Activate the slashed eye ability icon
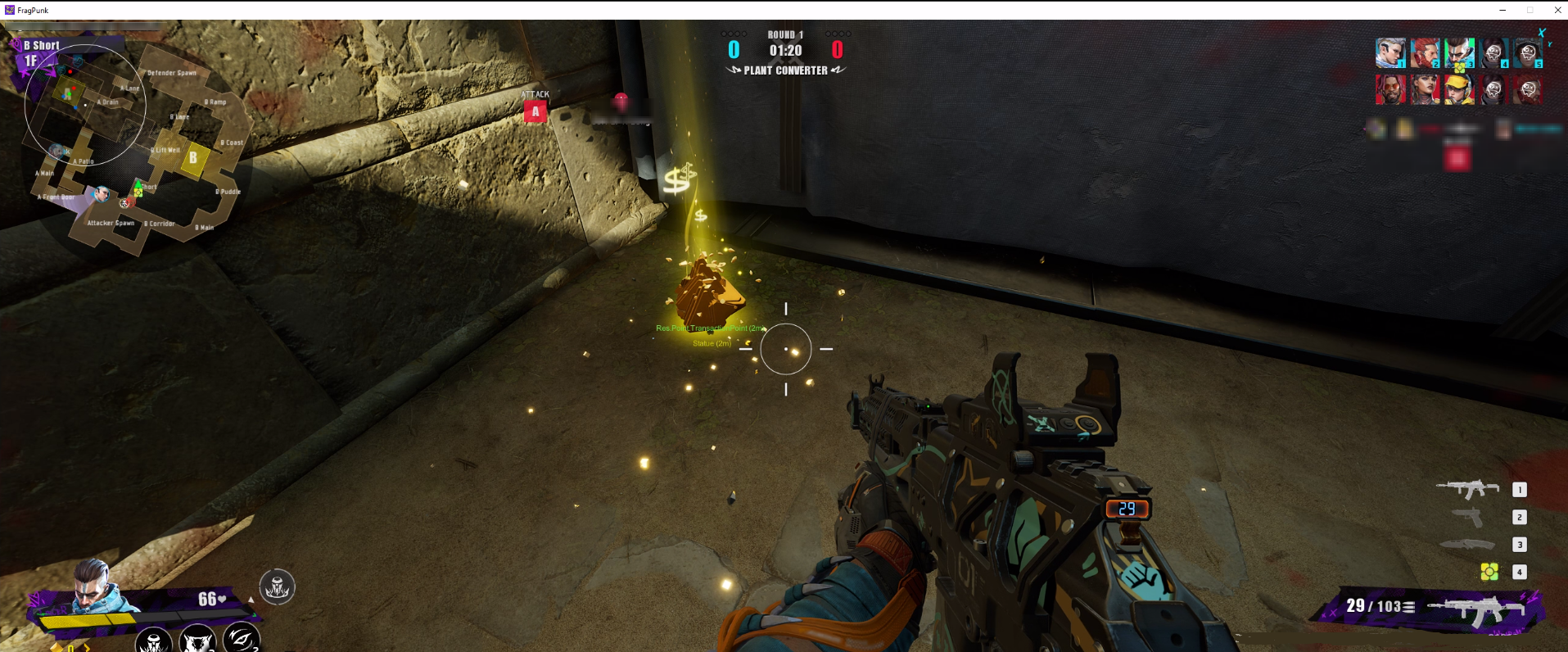 (x=241, y=639)
